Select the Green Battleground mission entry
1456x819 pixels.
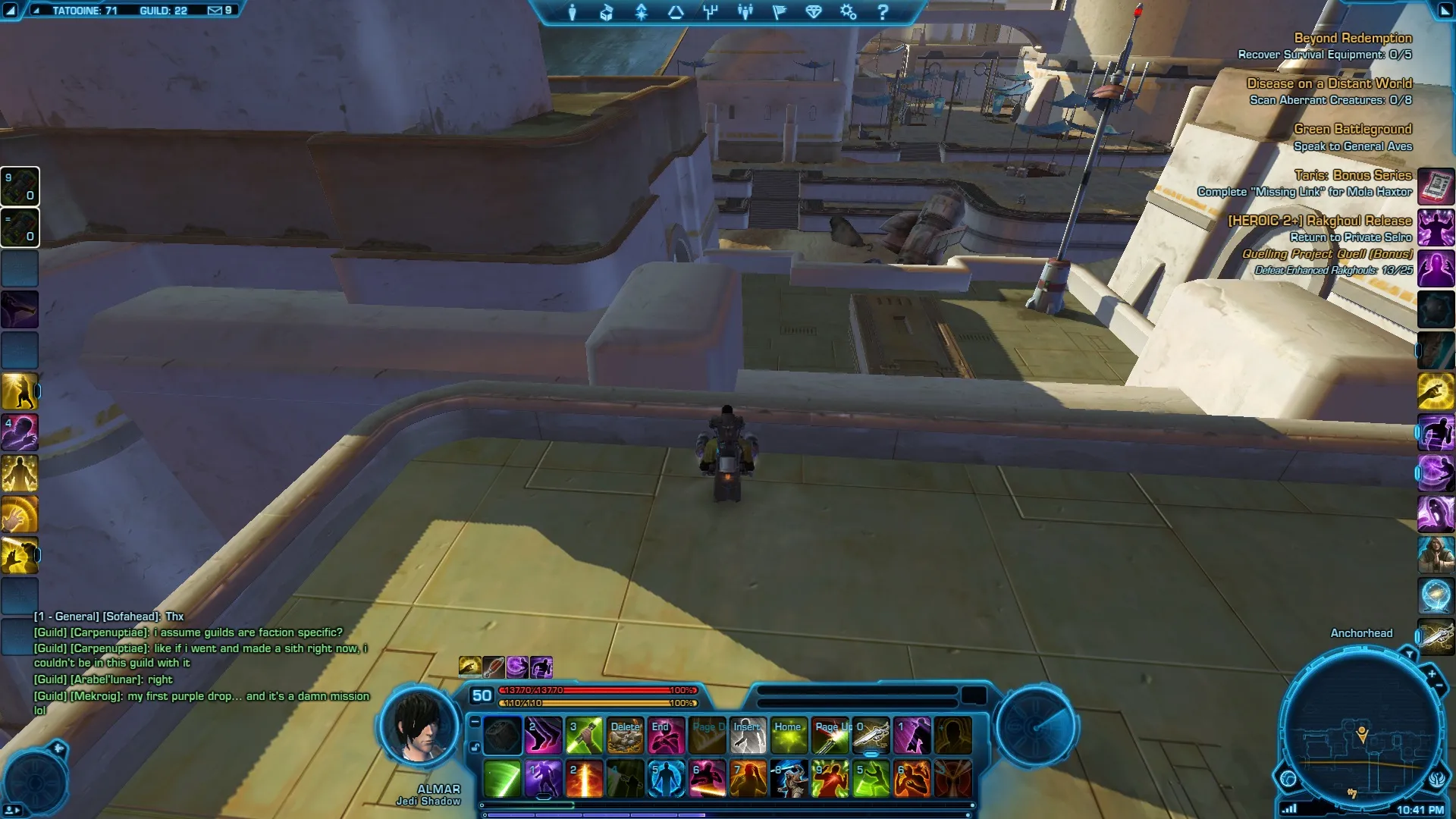[x=1353, y=129]
